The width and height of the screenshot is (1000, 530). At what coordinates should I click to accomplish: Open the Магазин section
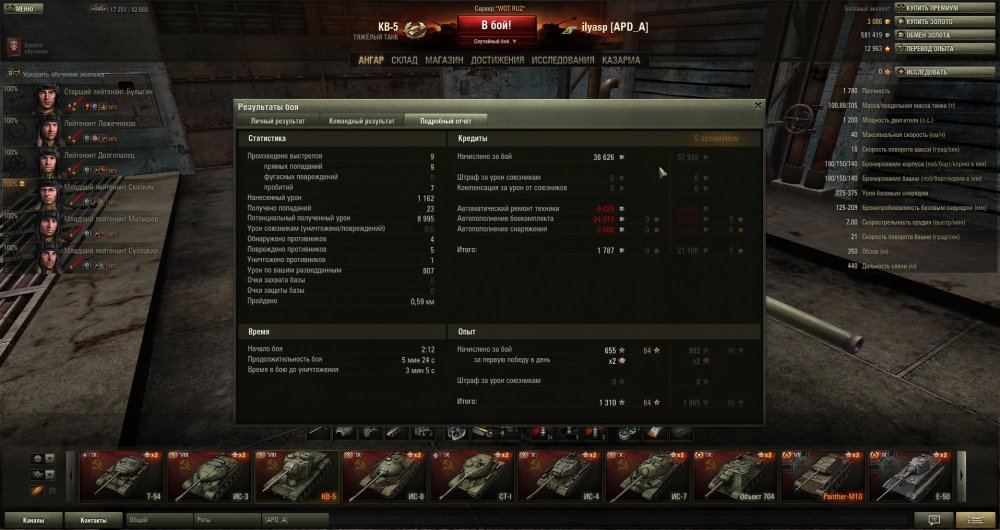point(443,60)
